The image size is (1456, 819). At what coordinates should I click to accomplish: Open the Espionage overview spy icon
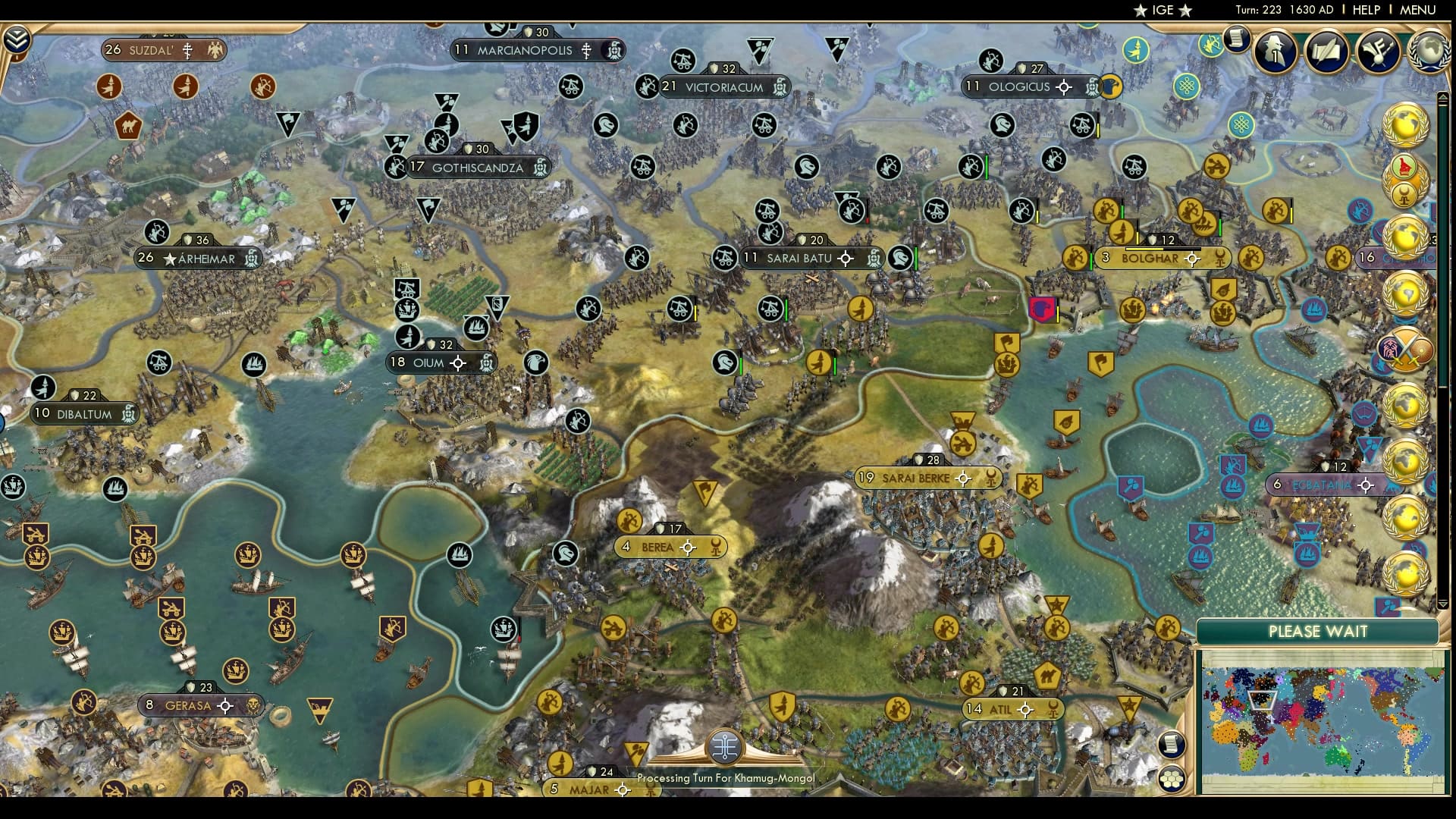pyautogui.click(x=1274, y=52)
